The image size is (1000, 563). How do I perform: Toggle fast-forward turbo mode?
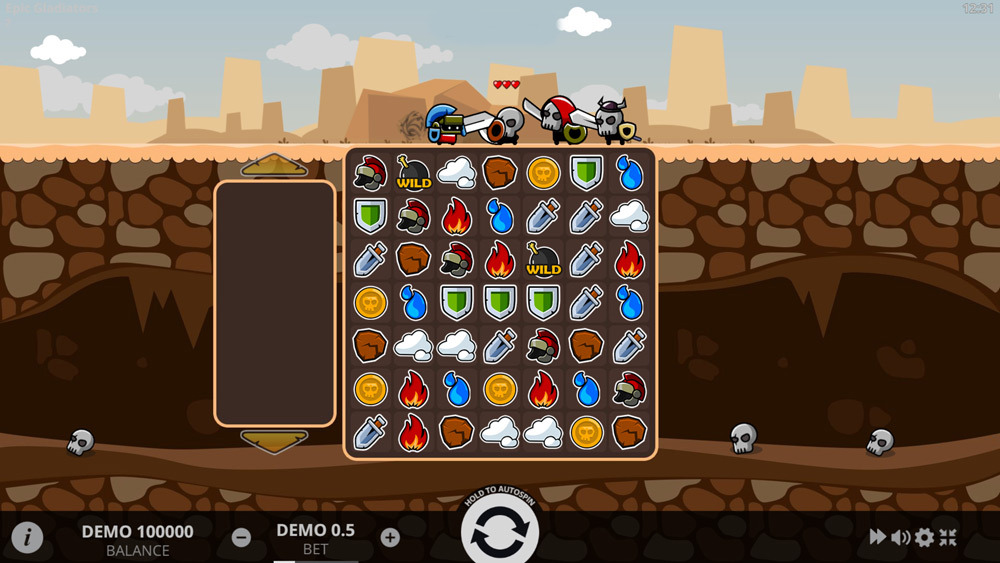pos(877,537)
